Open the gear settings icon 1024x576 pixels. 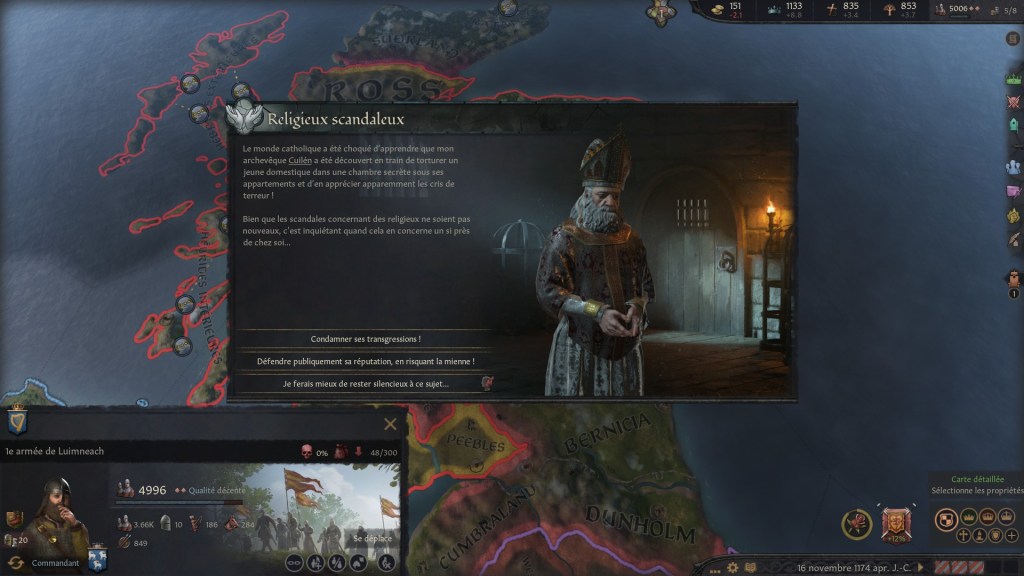734,567
